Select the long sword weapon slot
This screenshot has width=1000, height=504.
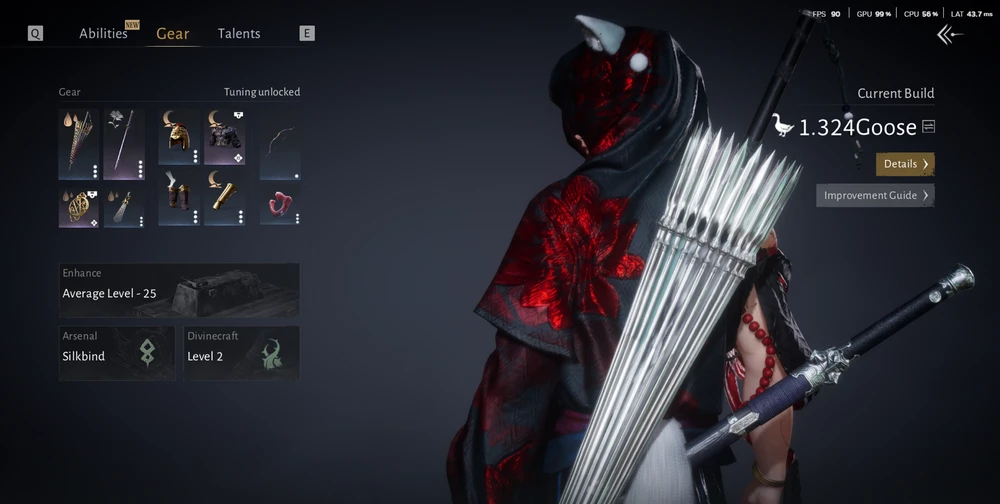[125, 144]
